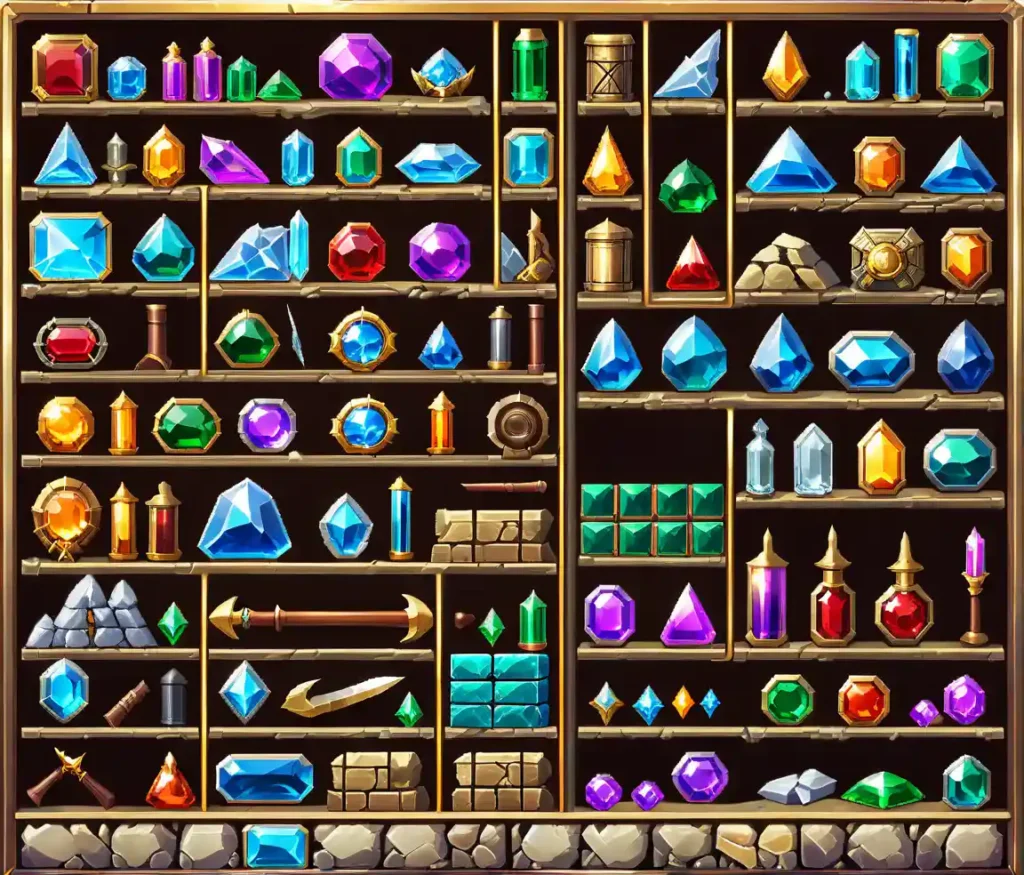1024x875 pixels.
Task: Select the curved golden blade
Action: 341,695
